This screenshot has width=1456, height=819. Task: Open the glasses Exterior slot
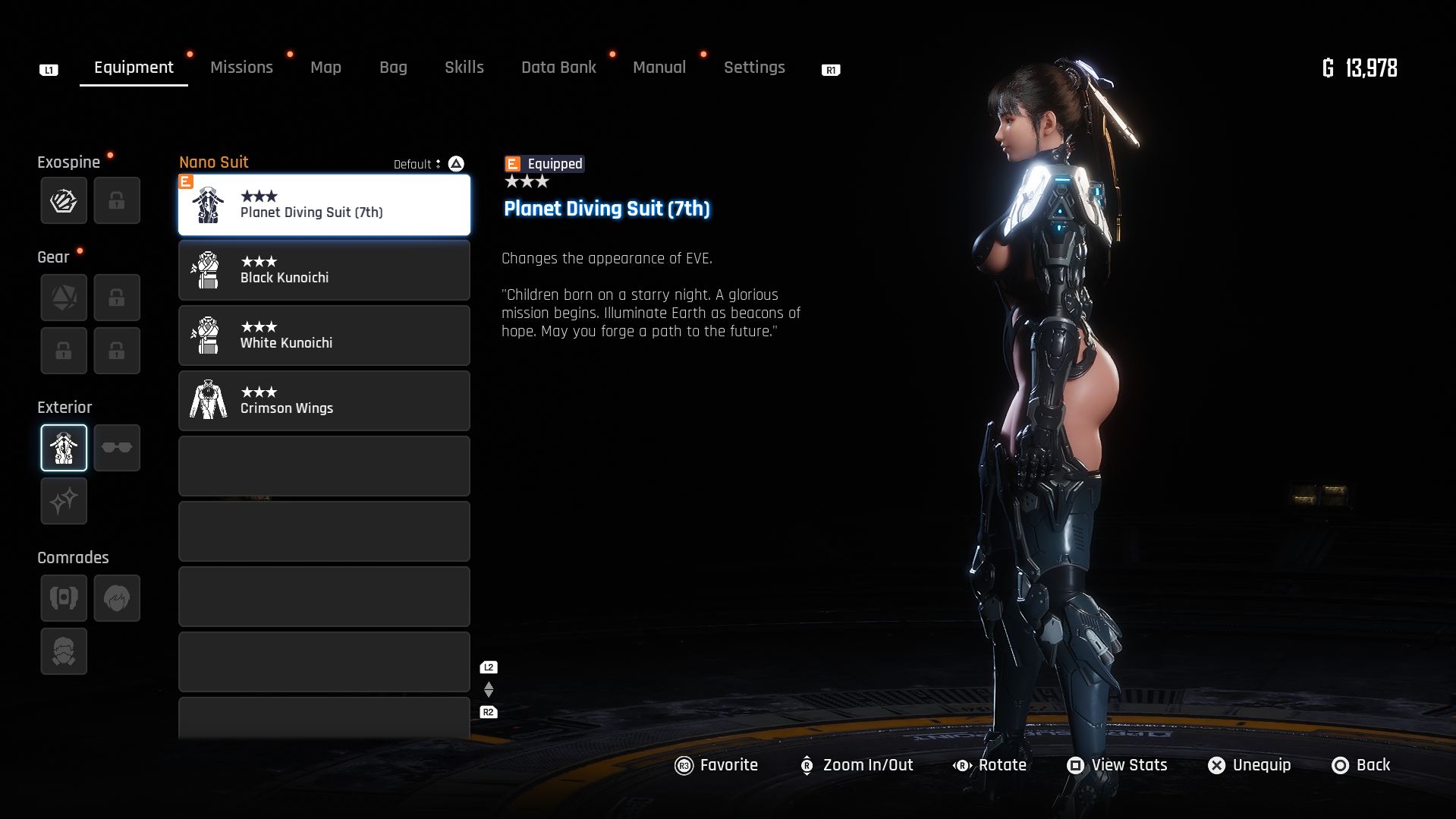[x=117, y=448]
